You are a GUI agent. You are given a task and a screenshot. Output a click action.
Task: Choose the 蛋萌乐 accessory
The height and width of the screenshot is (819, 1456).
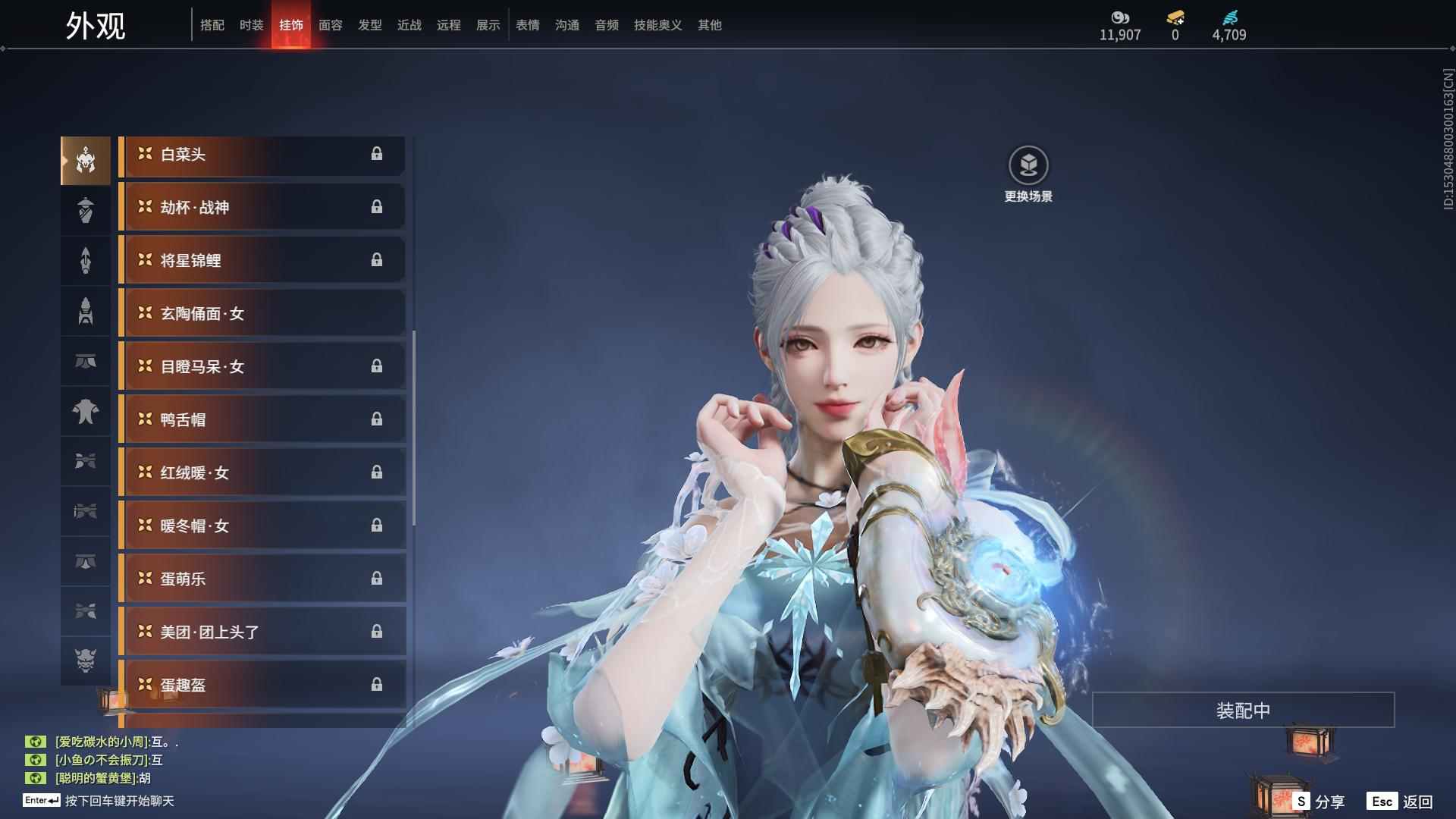[x=262, y=579]
